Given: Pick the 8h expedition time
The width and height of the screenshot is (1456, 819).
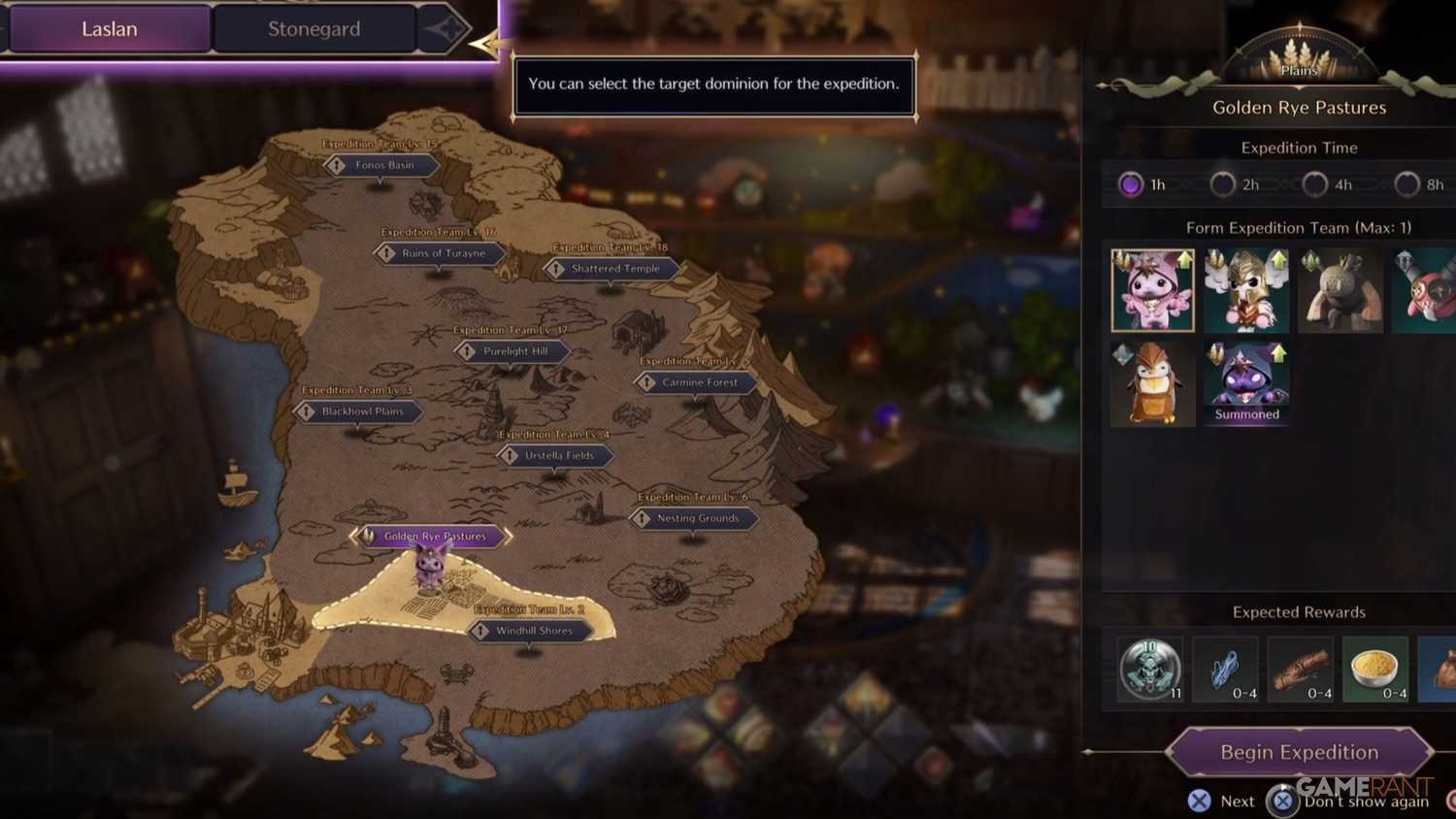Looking at the screenshot, I should coord(1407,184).
